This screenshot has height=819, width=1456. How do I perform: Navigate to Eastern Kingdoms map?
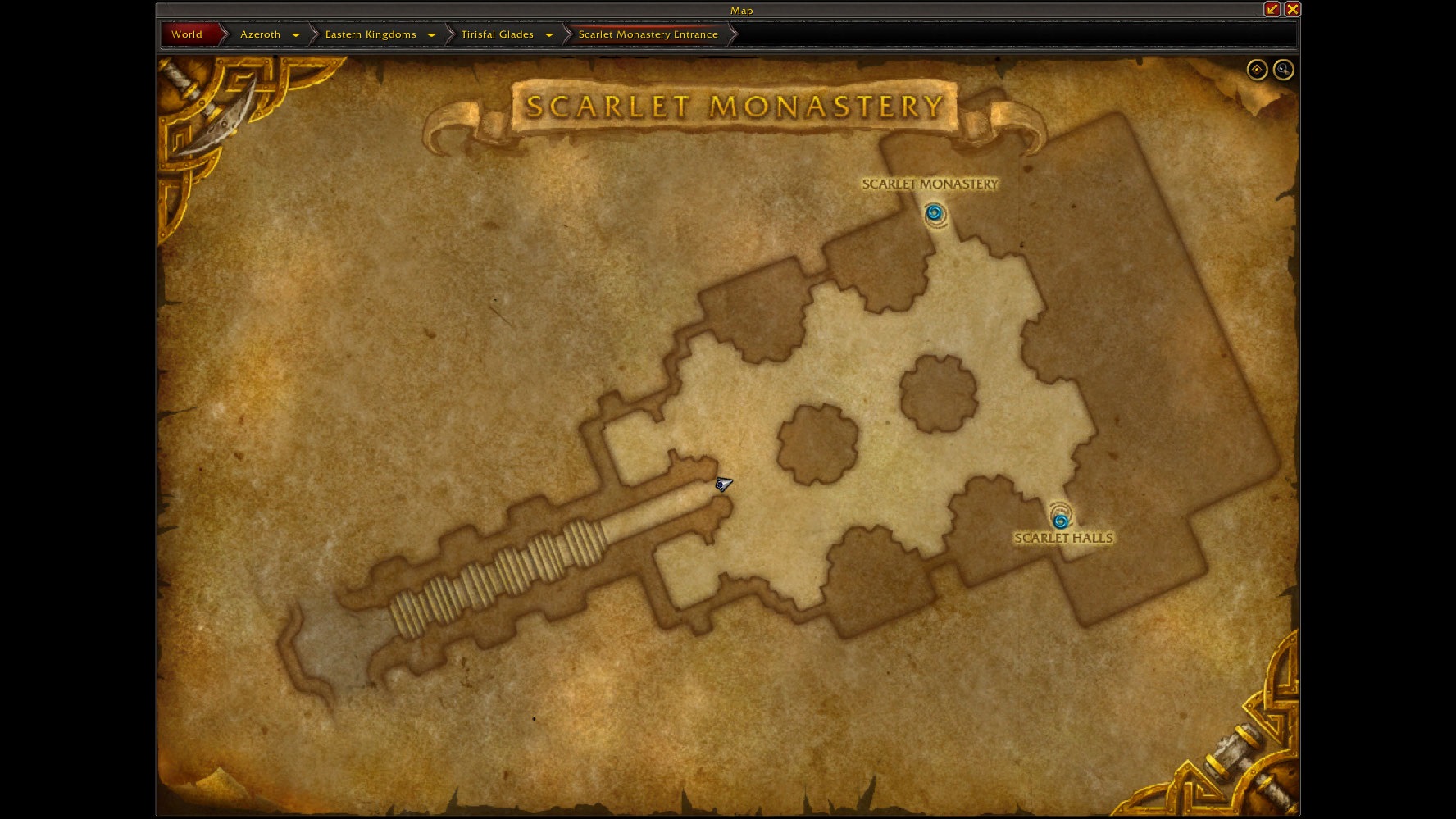click(x=371, y=34)
